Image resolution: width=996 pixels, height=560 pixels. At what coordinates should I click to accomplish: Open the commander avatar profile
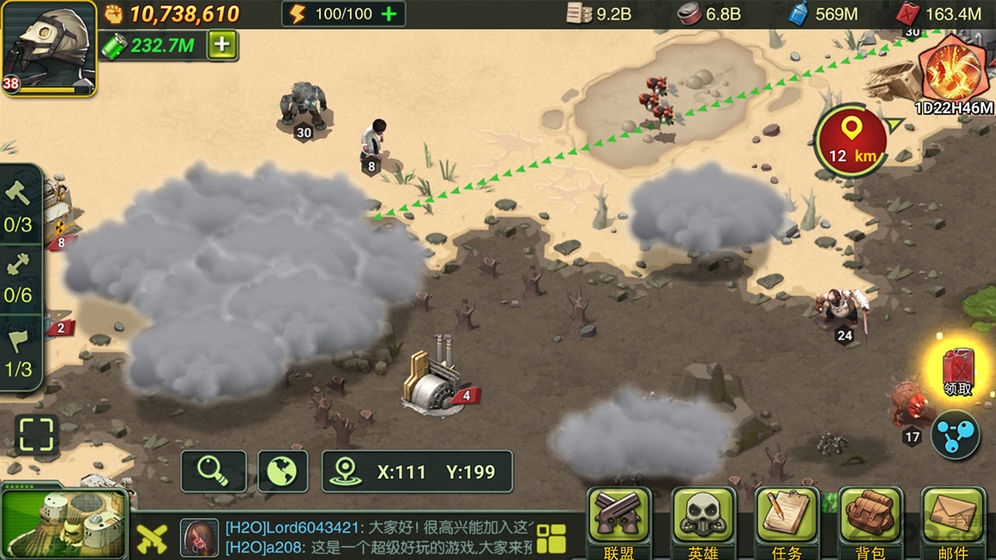point(48,47)
